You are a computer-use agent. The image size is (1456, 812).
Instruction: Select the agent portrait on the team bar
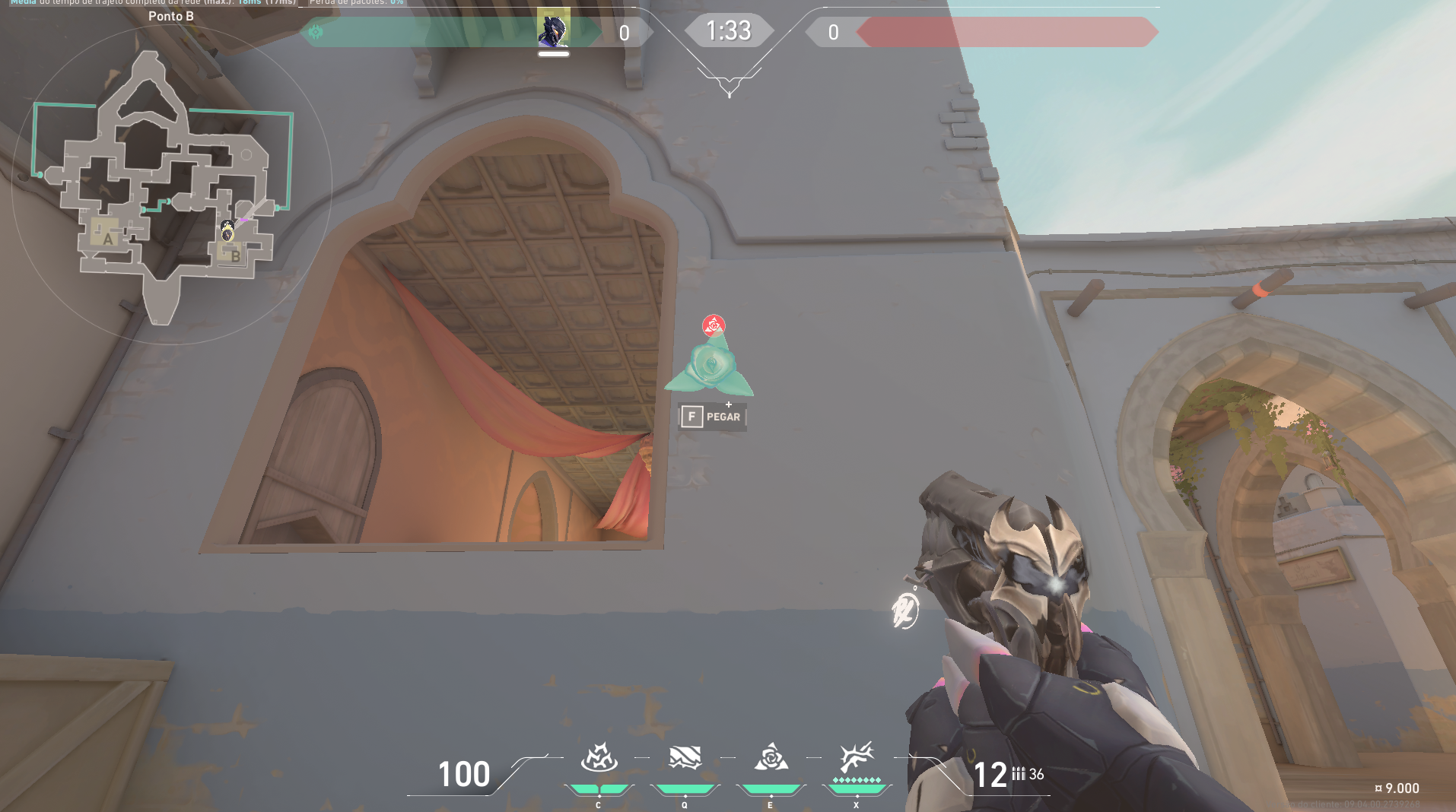click(554, 29)
